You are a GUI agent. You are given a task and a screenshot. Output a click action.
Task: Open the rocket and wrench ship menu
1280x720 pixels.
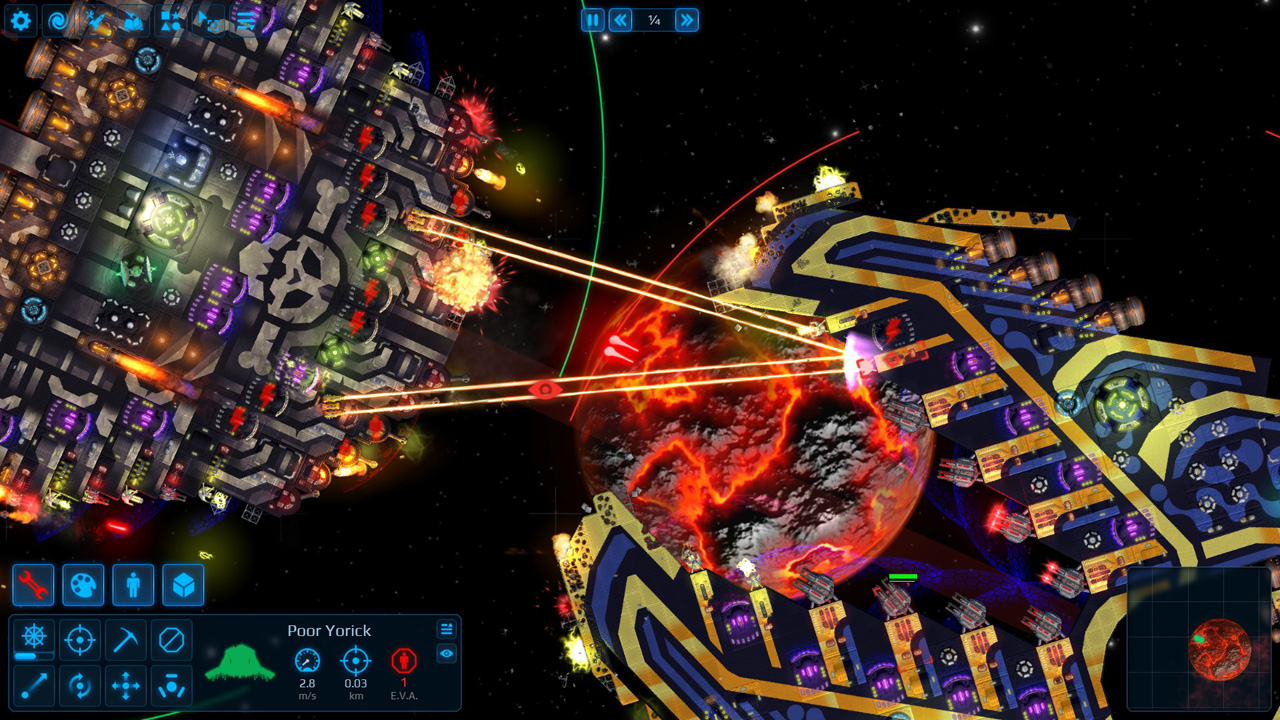coord(97,20)
